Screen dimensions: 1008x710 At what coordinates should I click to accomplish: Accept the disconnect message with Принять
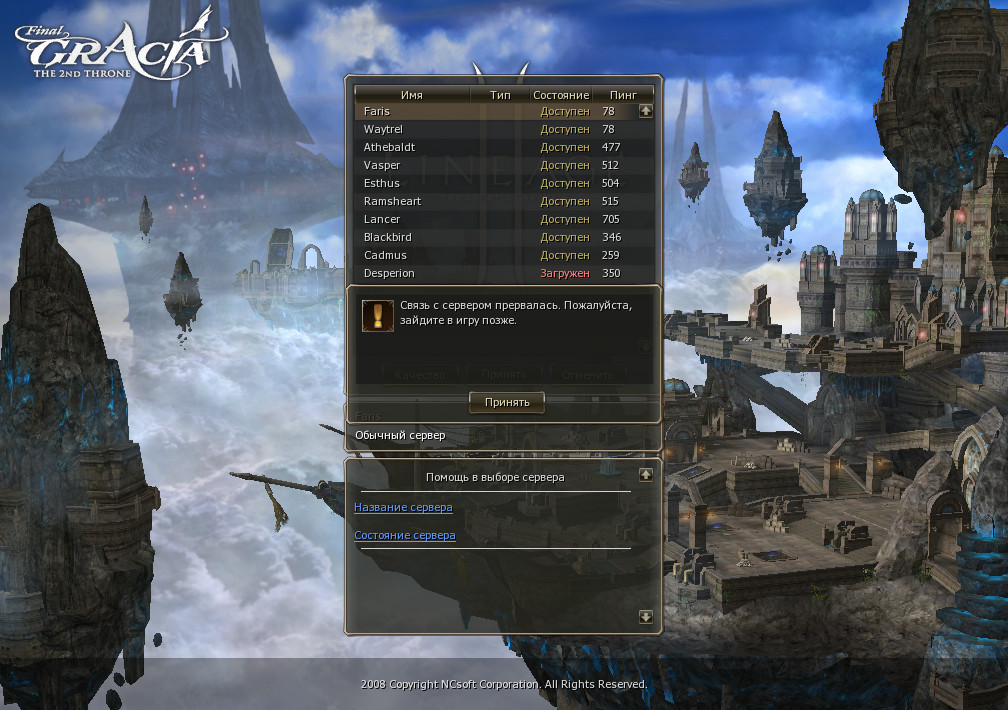(x=507, y=402)
